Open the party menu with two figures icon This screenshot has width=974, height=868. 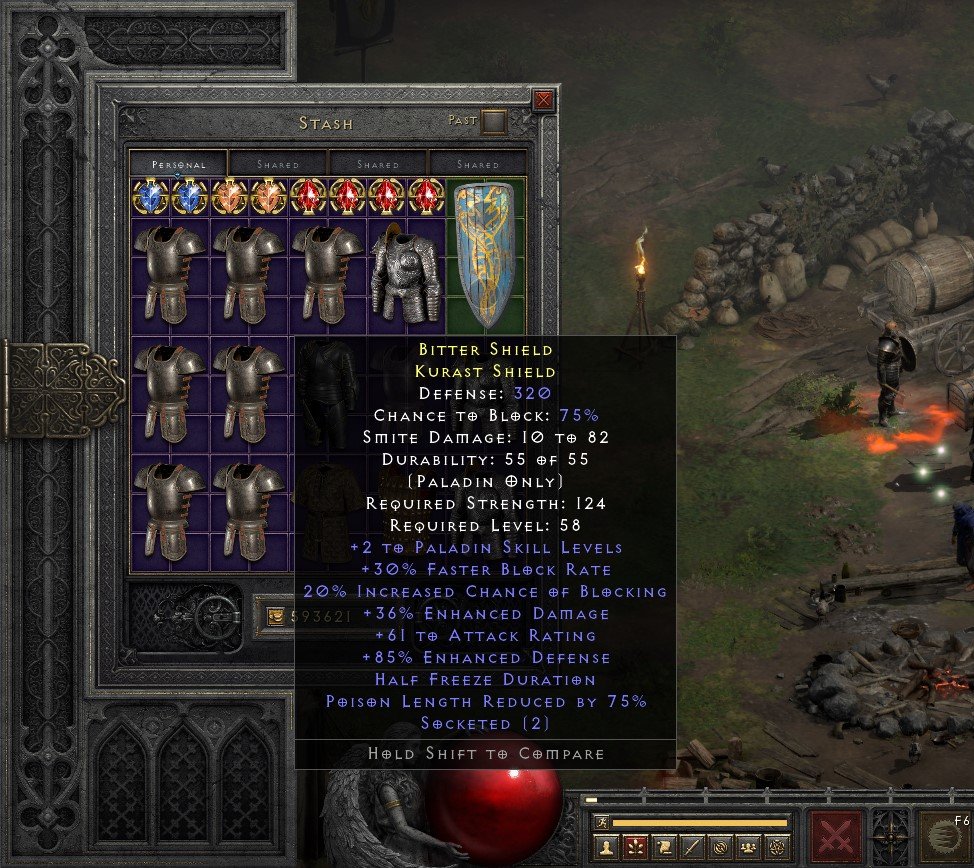745,848
